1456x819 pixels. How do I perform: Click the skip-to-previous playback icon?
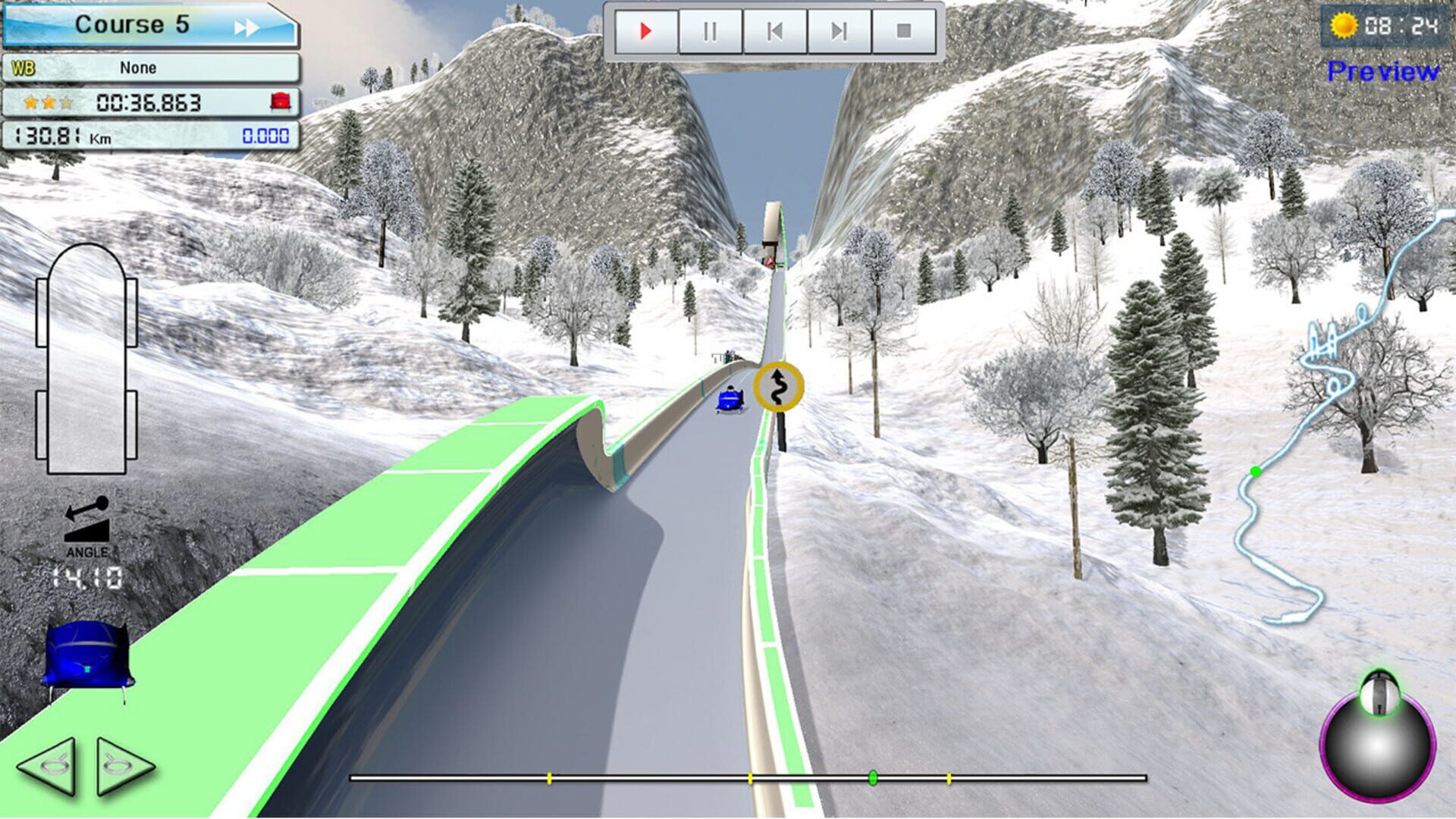click(773, 30)
